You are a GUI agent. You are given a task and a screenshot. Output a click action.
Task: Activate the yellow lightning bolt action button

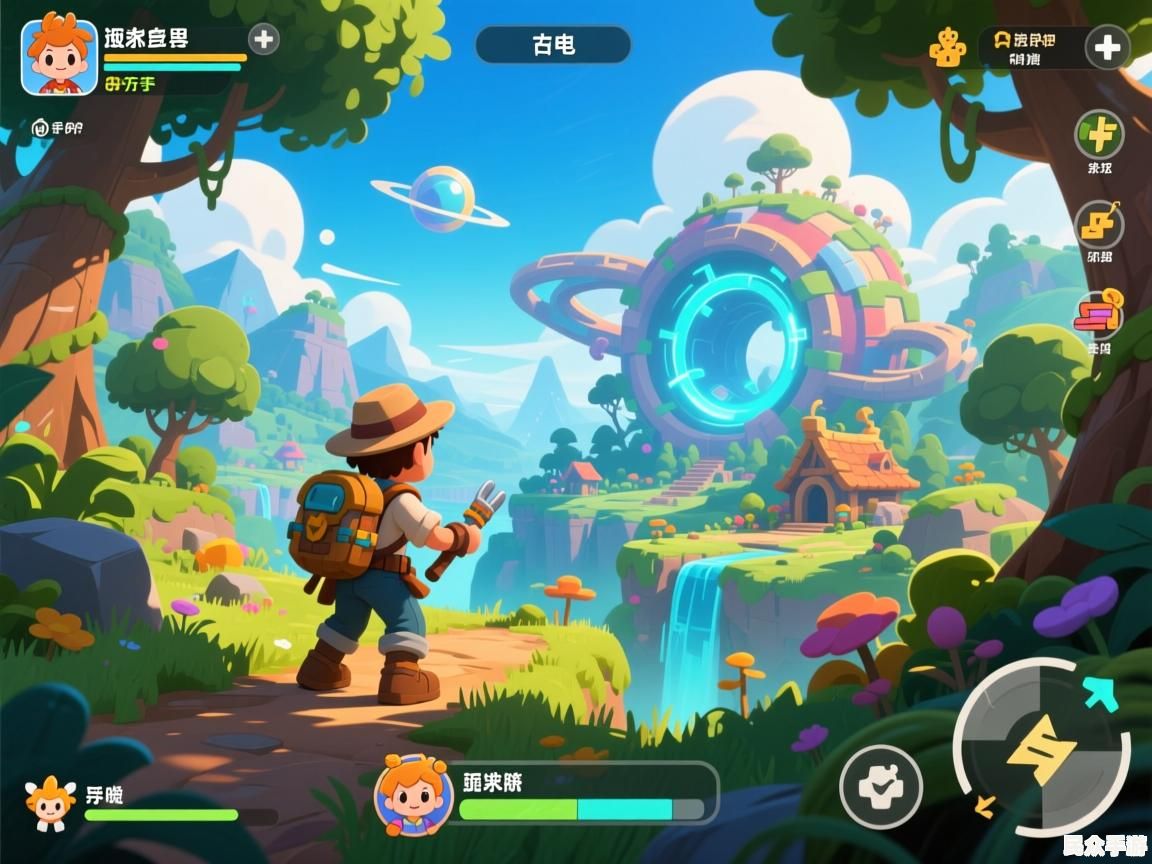(1041, 748)
